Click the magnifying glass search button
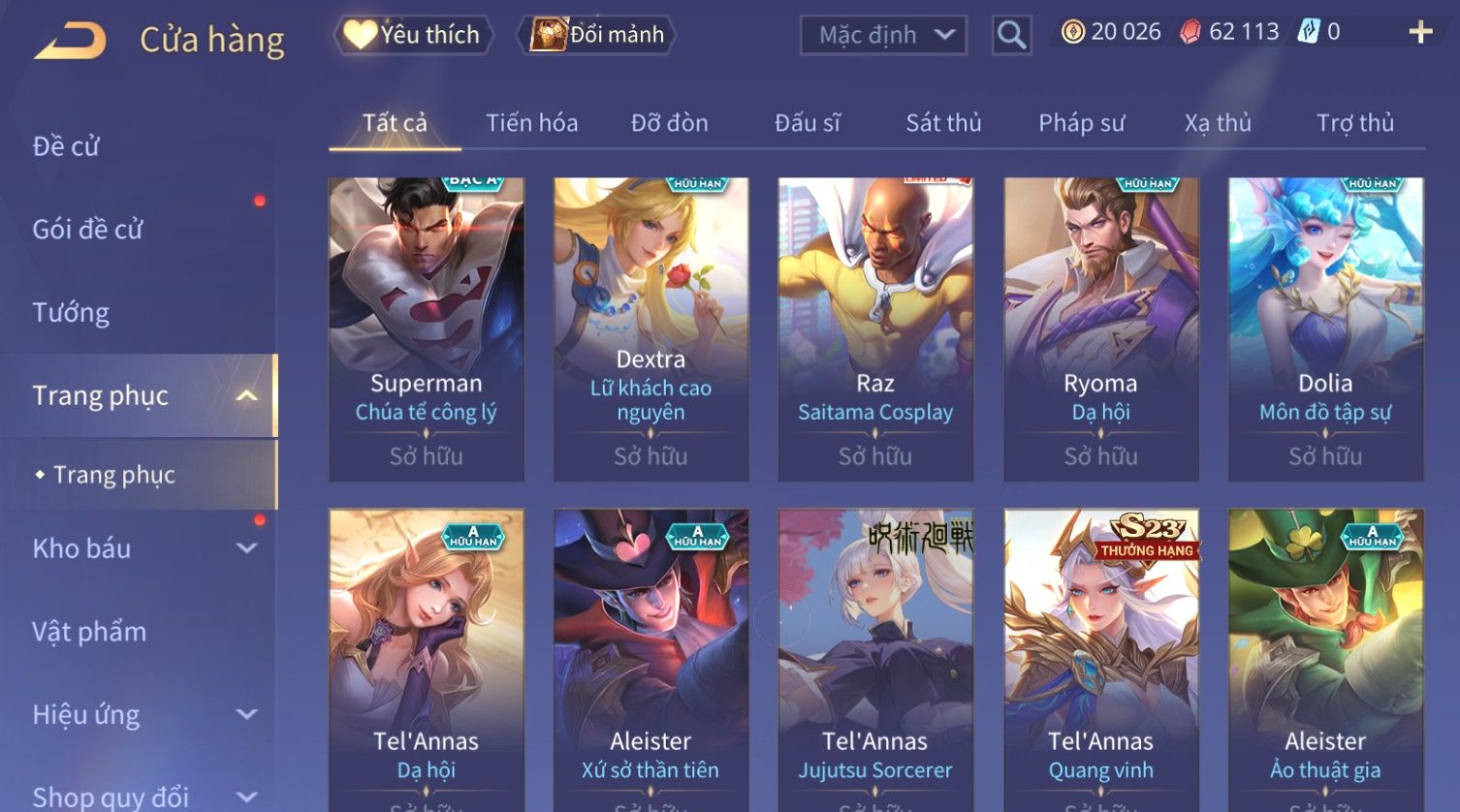 point(1011,36)
